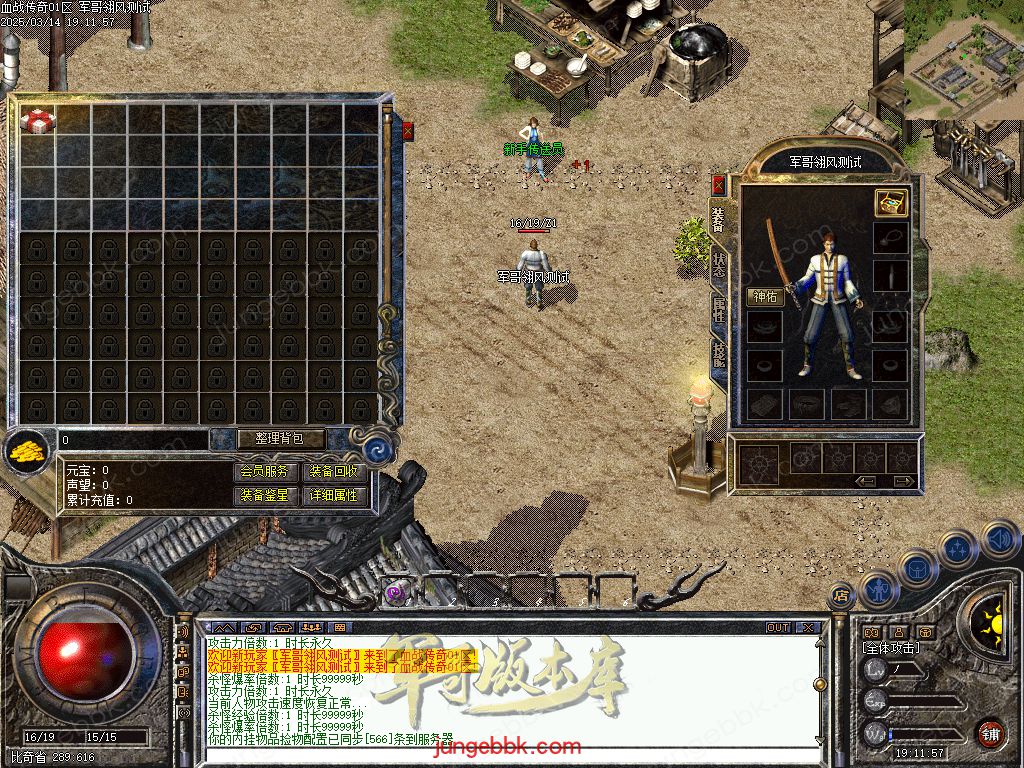
Task: Open 装备回收 equipment recycling
Action: click(x=334, y=472)
